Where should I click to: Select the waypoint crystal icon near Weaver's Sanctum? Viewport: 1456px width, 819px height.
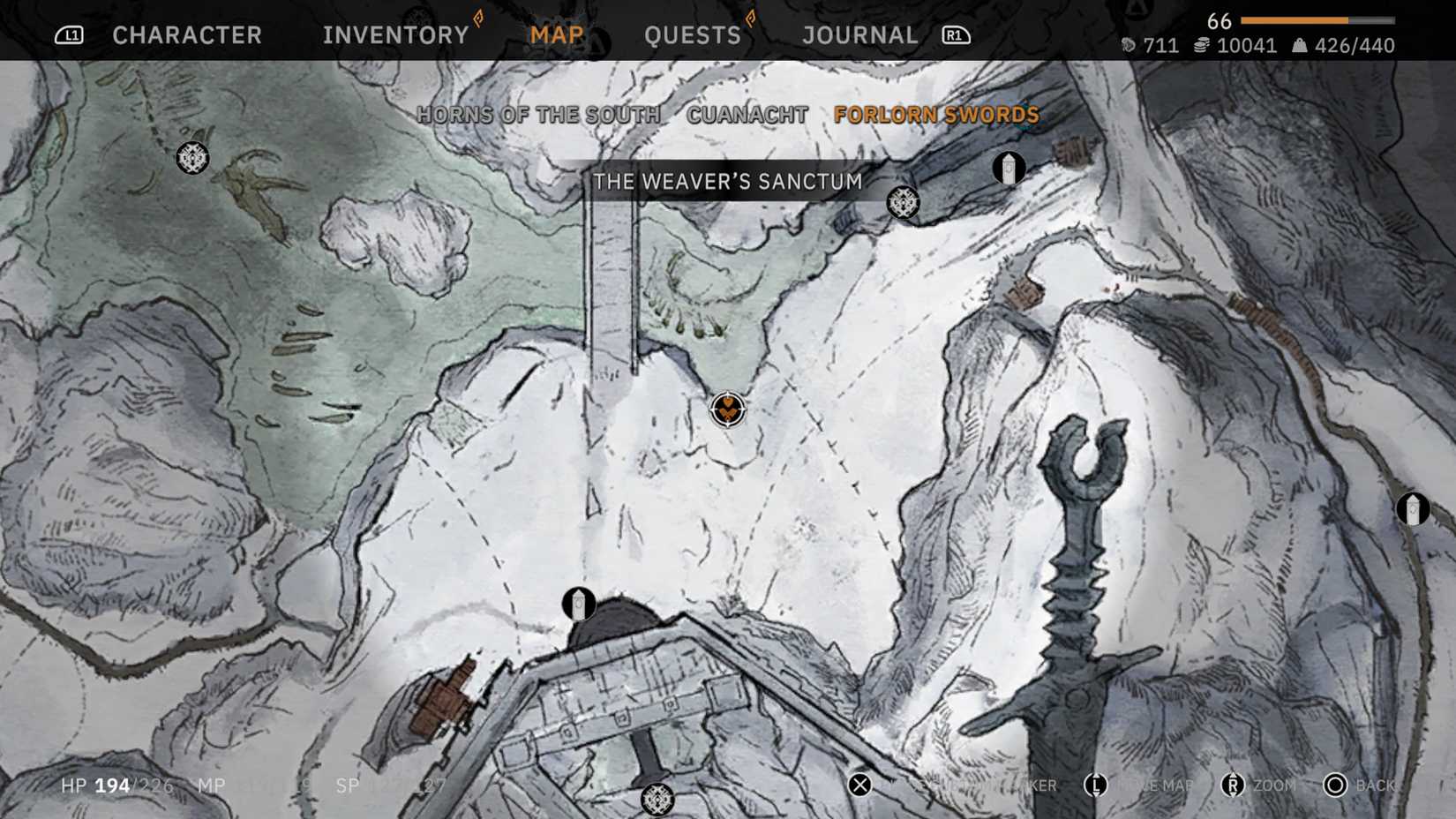(903, 201)
